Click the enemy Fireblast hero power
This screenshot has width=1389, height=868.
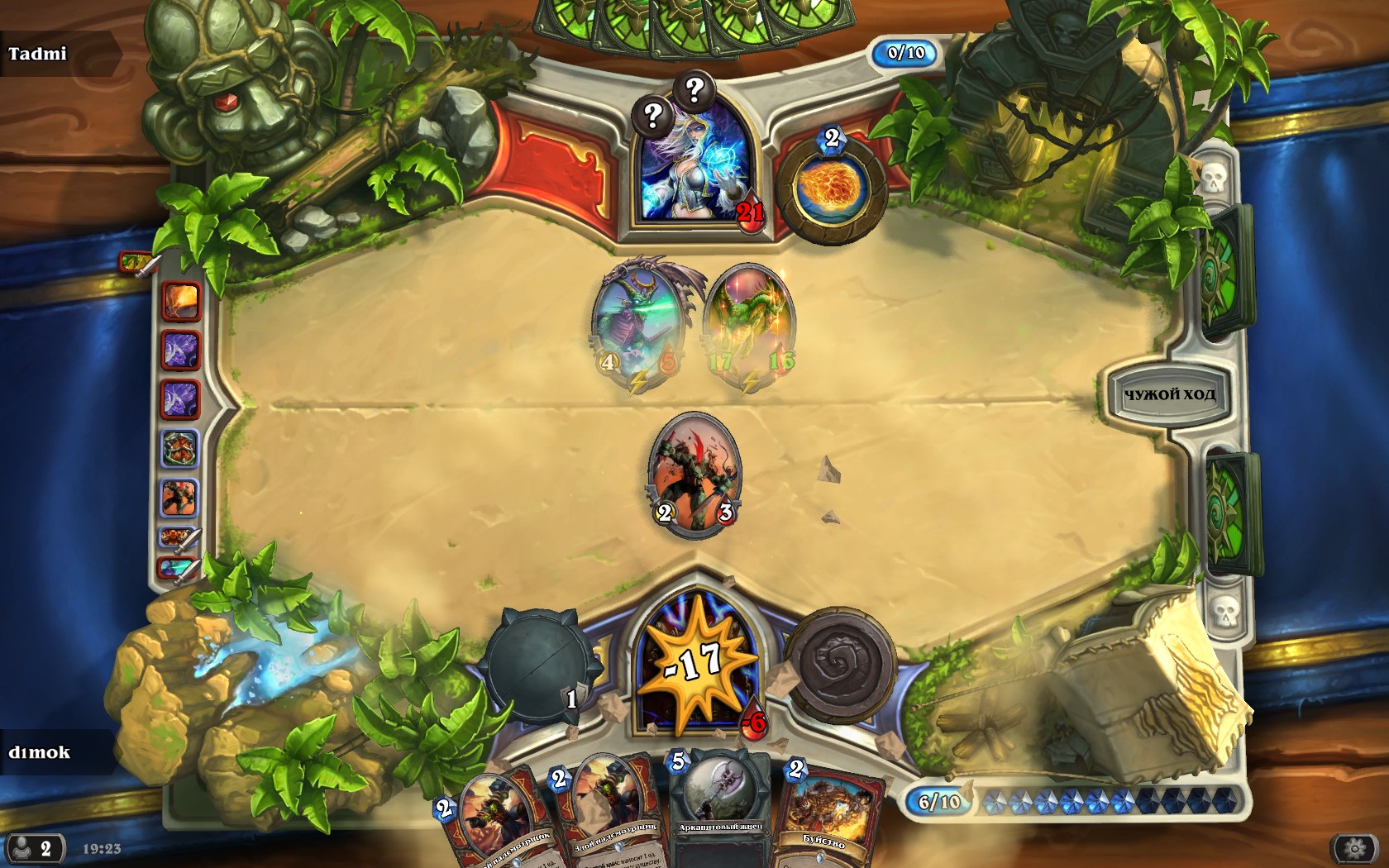pos(831,189)
